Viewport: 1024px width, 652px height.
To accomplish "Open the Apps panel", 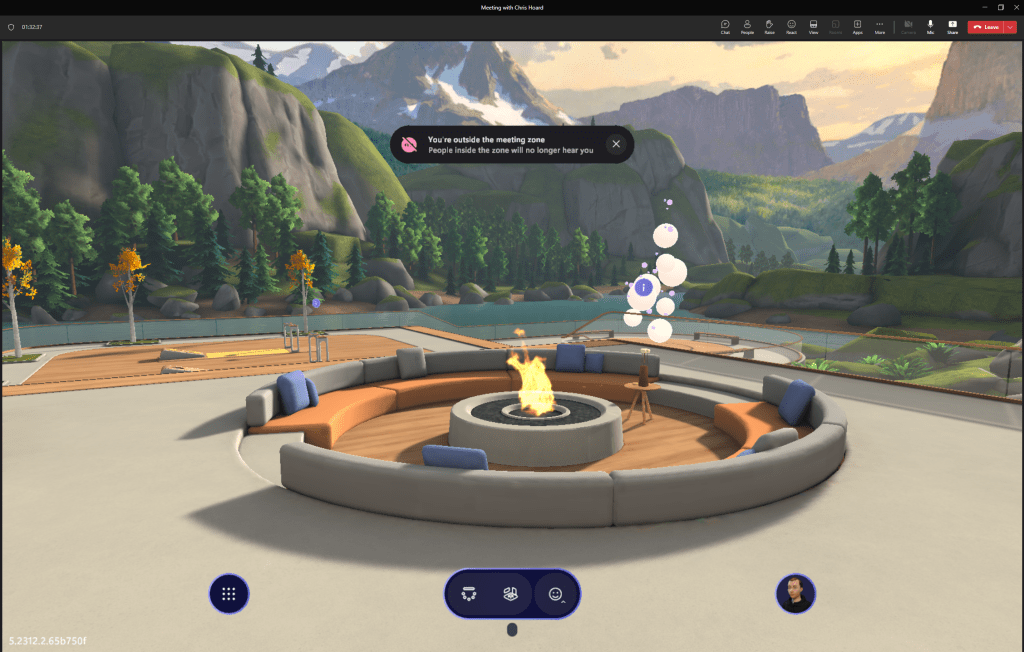I will [857, 26].
